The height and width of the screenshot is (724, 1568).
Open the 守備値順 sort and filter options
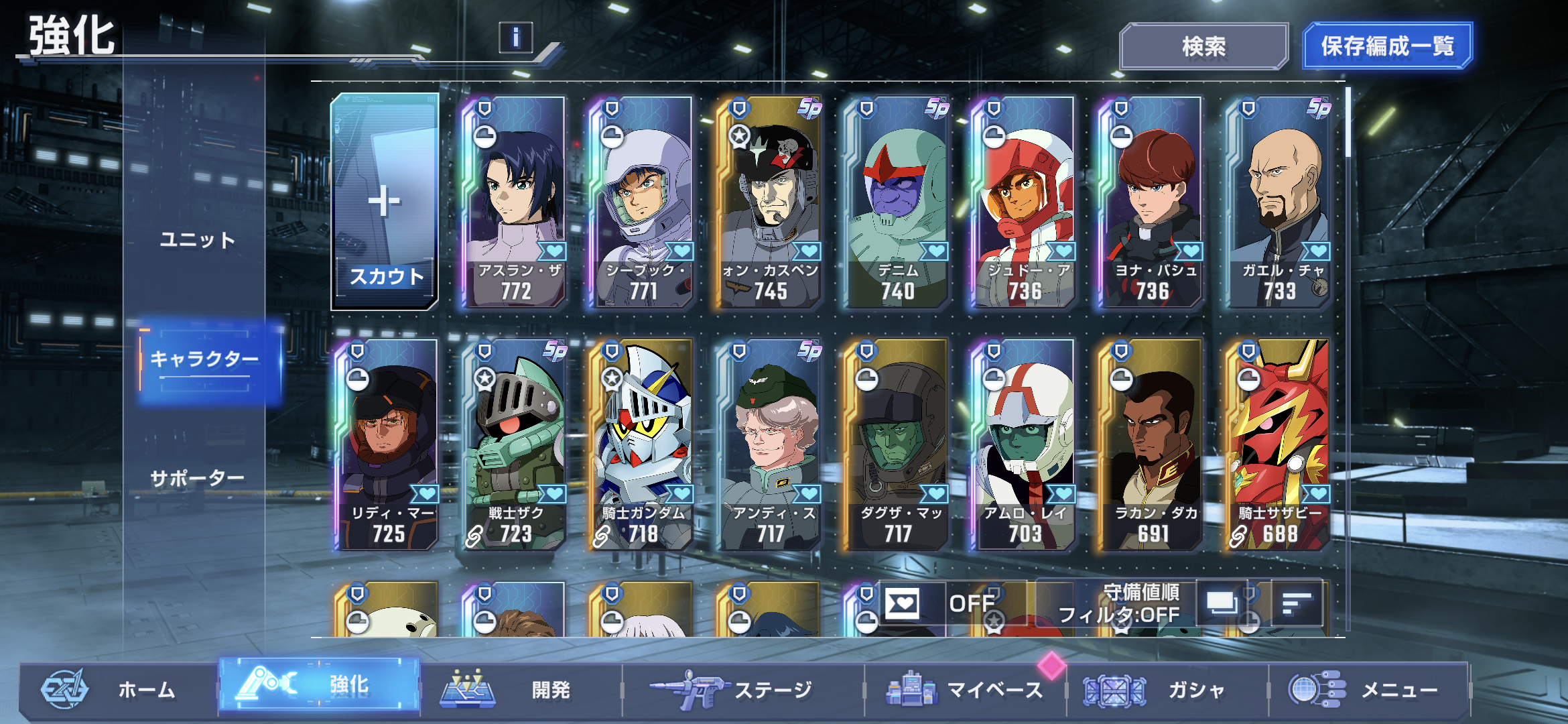point(1119,603)
